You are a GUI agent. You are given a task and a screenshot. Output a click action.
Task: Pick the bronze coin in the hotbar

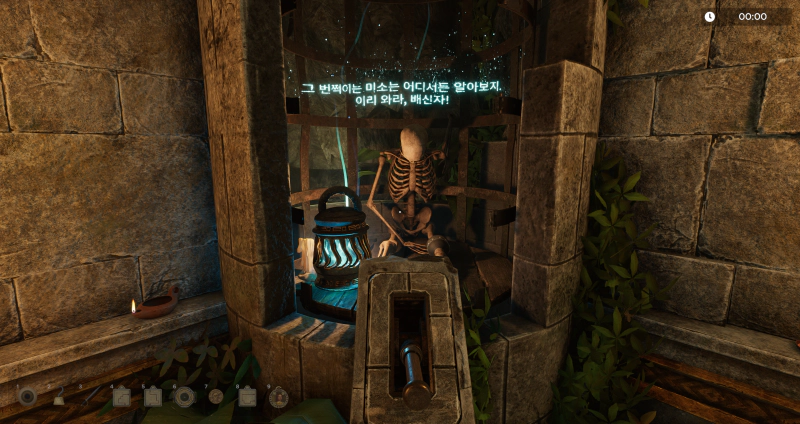pyautogui.click(x=216, y=397)
